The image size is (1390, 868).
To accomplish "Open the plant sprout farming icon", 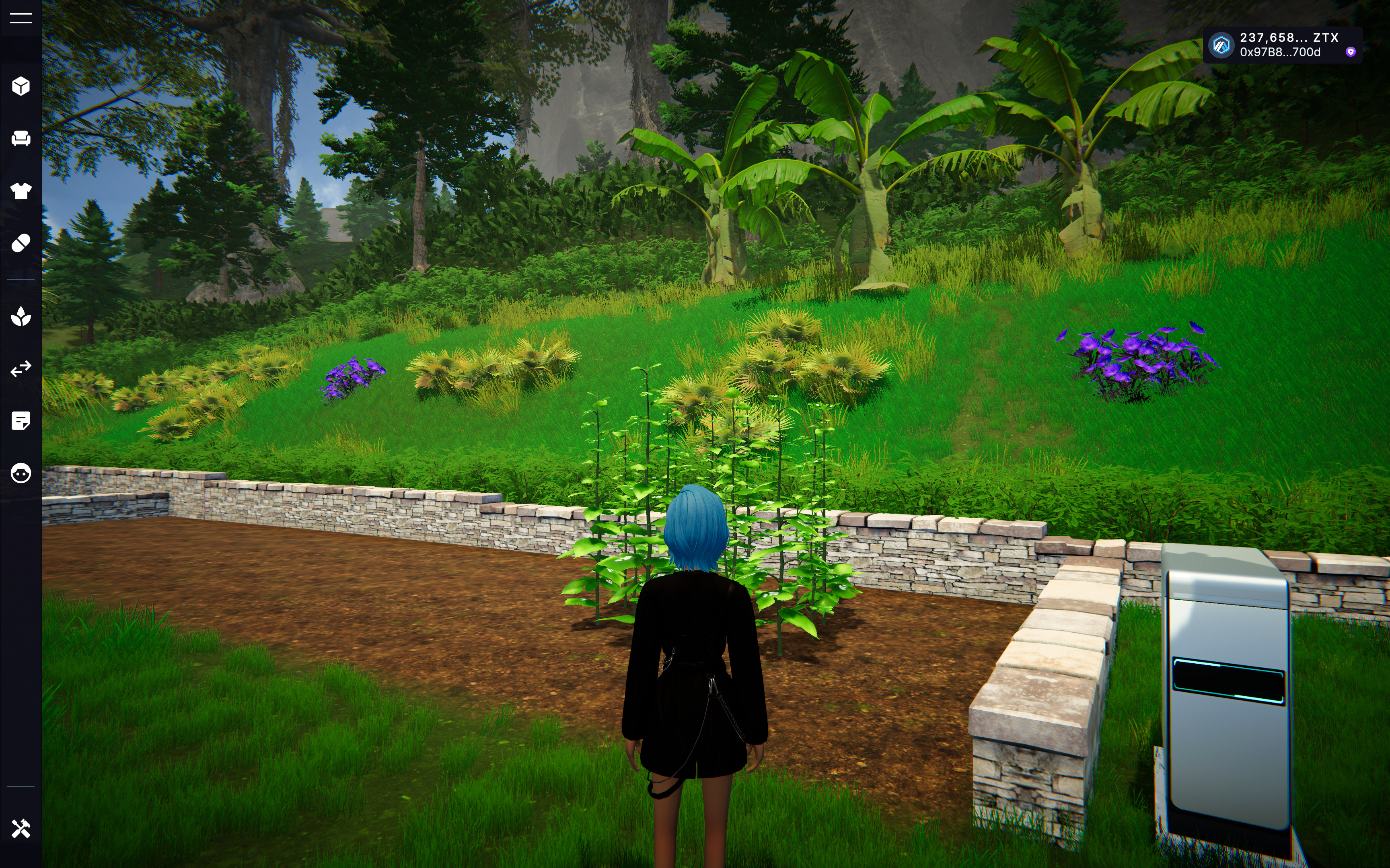I will pos(21,316).
